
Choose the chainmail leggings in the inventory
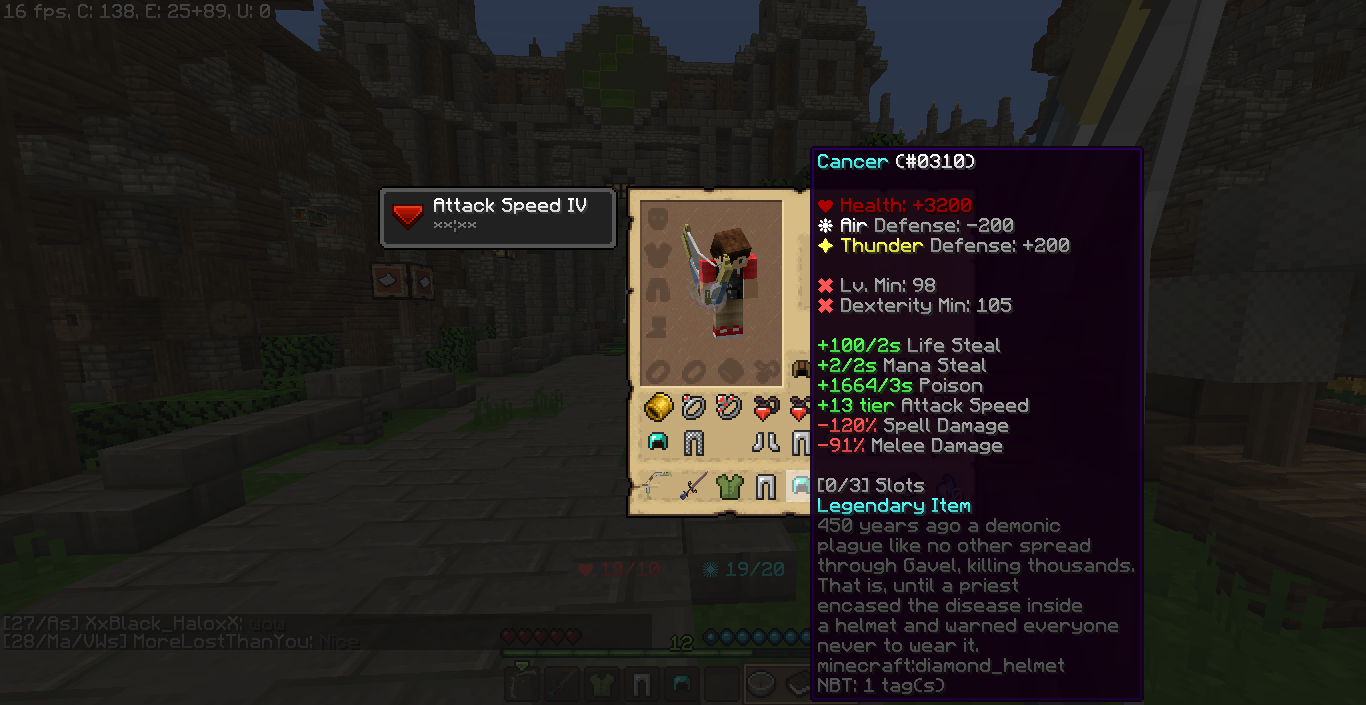click(693, 442)
